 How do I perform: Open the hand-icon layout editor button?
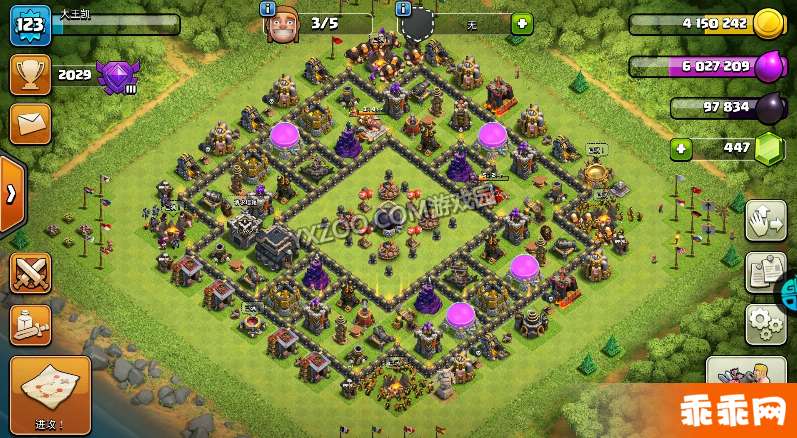765,221
